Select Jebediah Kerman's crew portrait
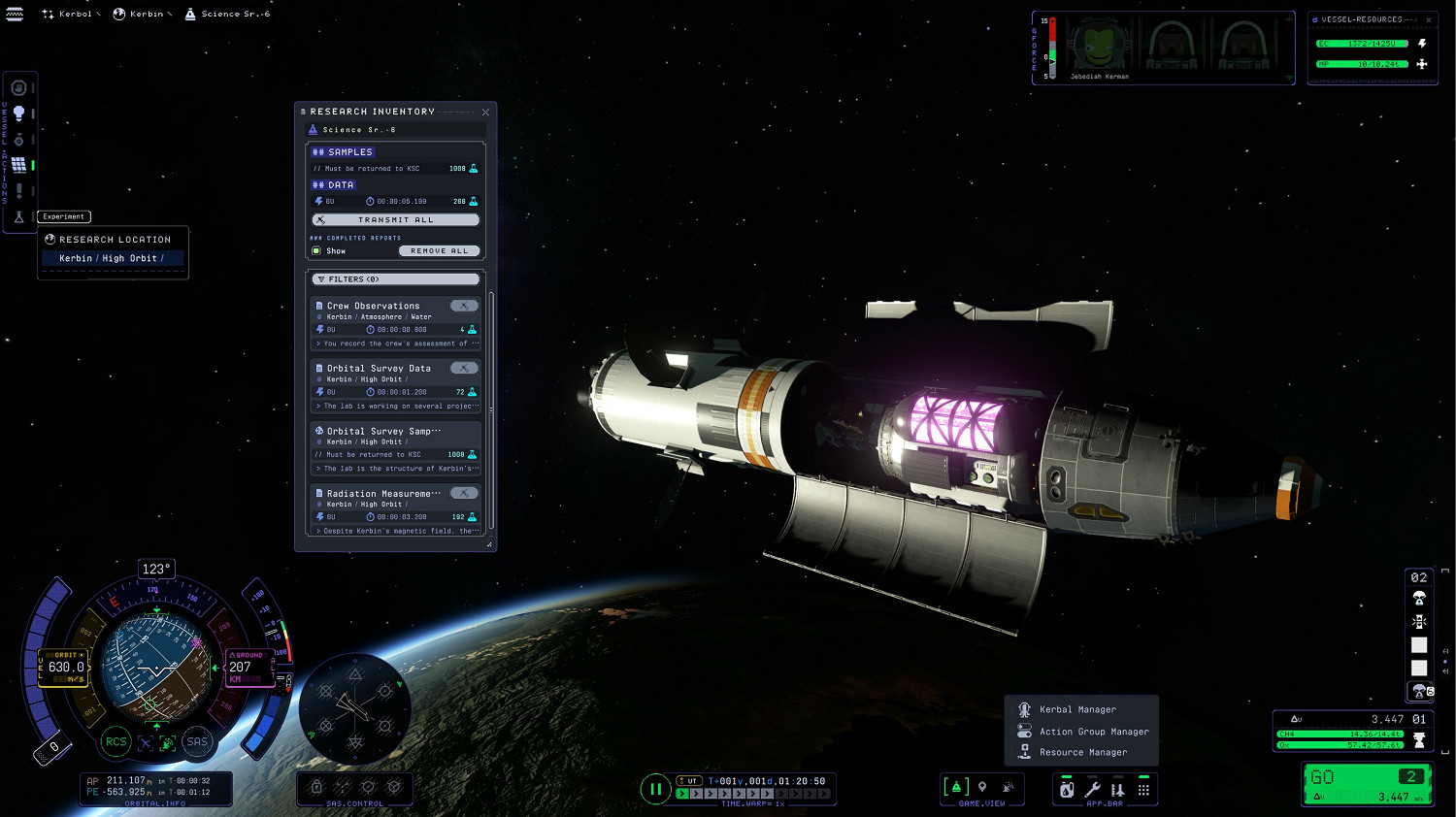 click(1098, 47)
